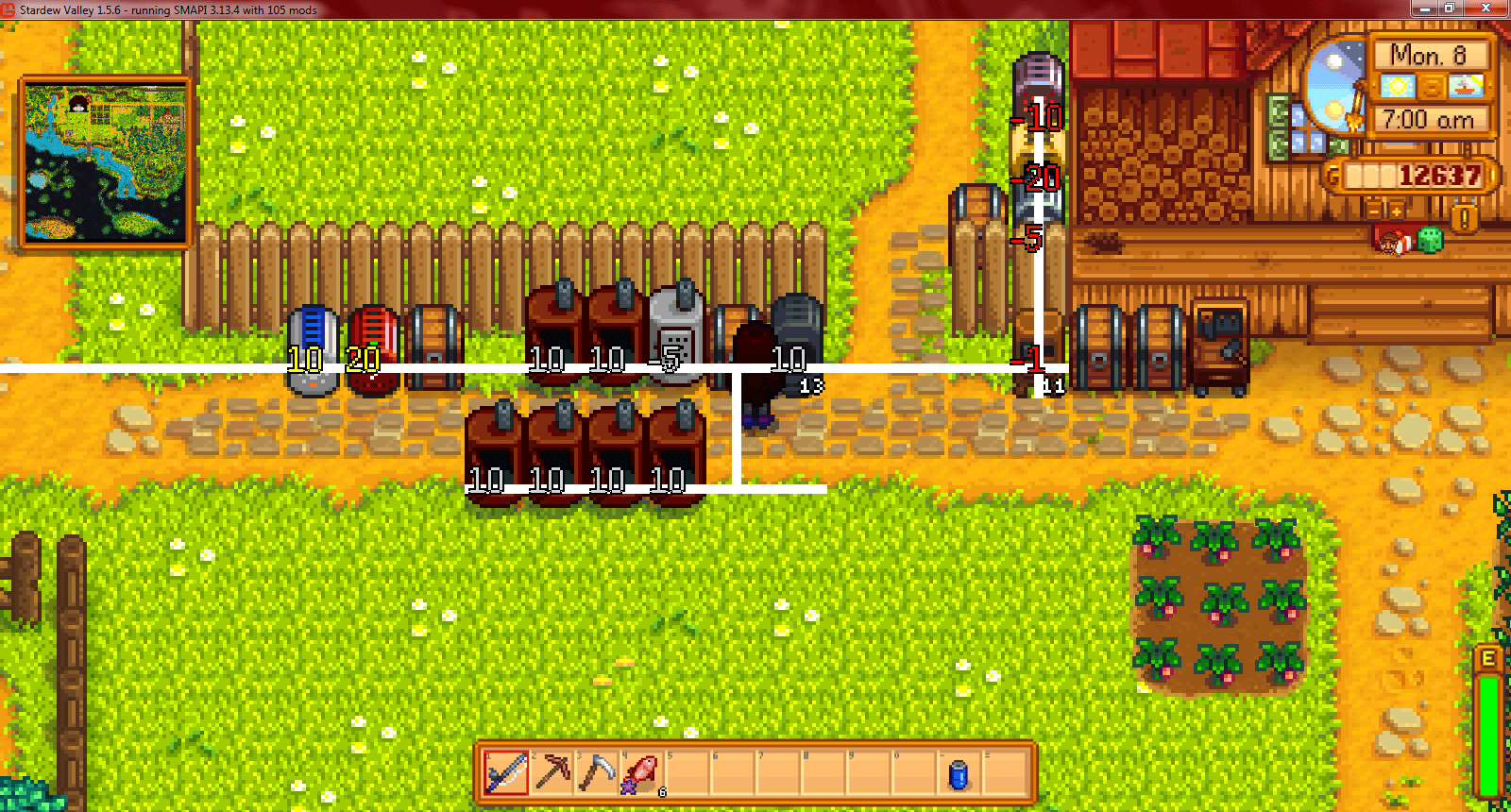Screen dimensions: 1511x812
Task: Click the zoom in plus button
Action: tap(1395, 210)
